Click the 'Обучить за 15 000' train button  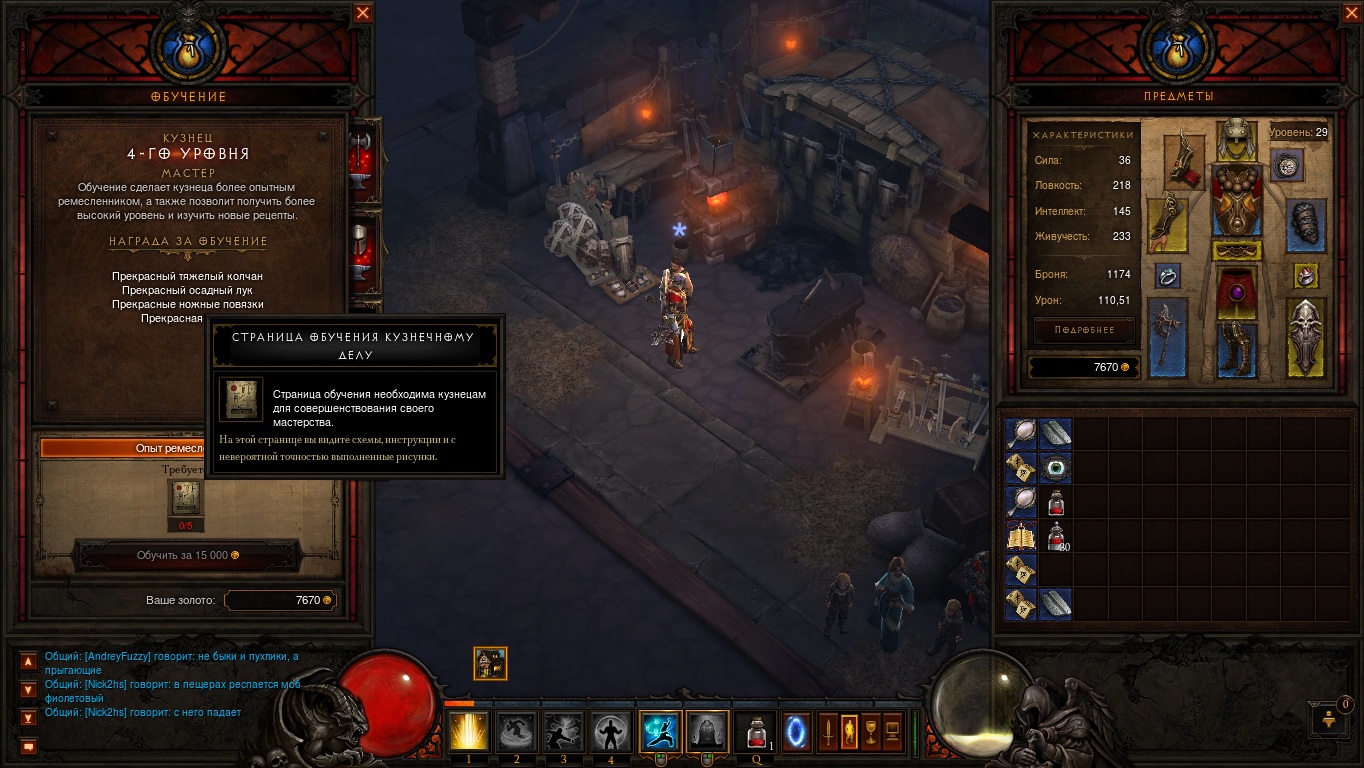[x=188, y=555]
